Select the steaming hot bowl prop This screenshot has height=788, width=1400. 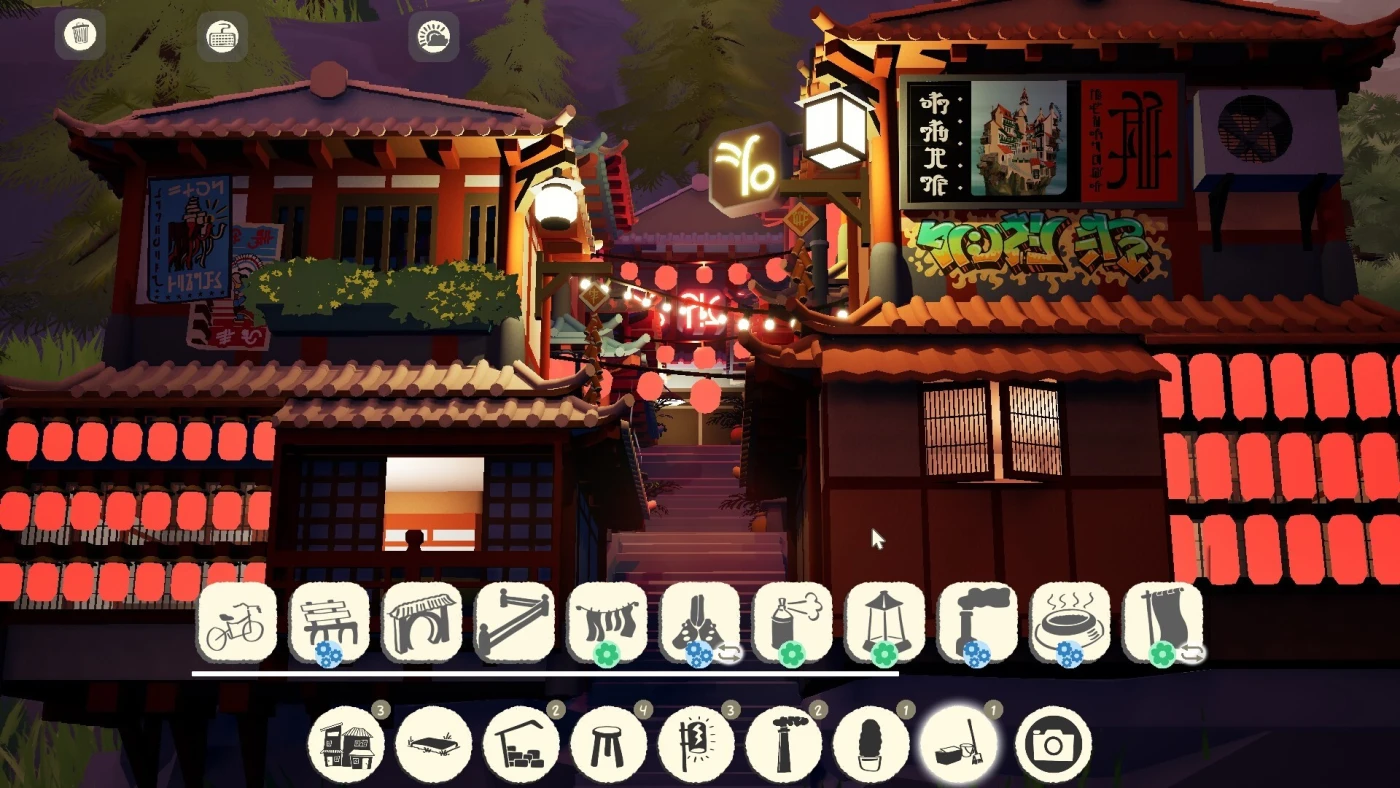coord(1070,623)
